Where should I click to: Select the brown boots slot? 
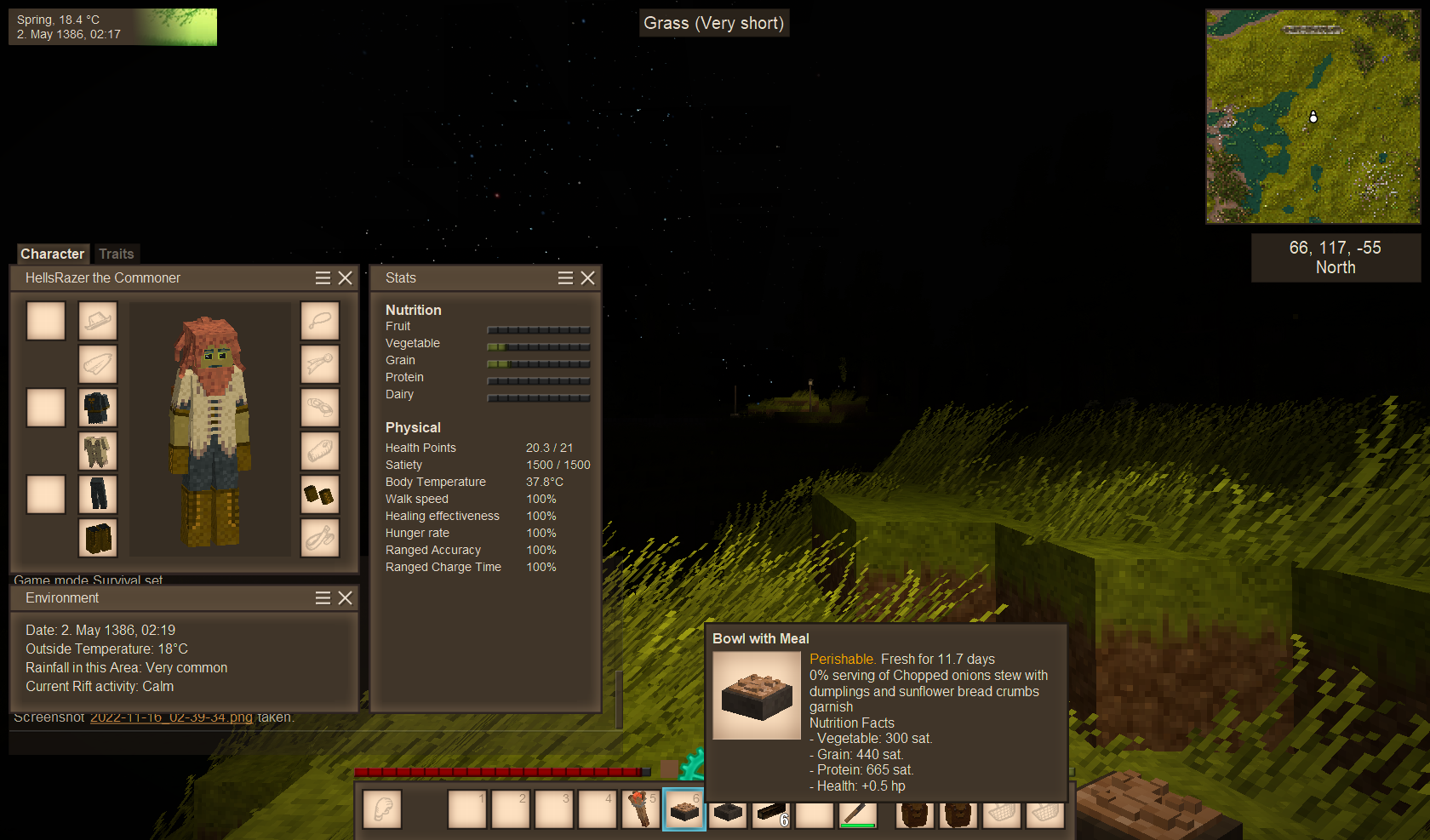[98, 538]
